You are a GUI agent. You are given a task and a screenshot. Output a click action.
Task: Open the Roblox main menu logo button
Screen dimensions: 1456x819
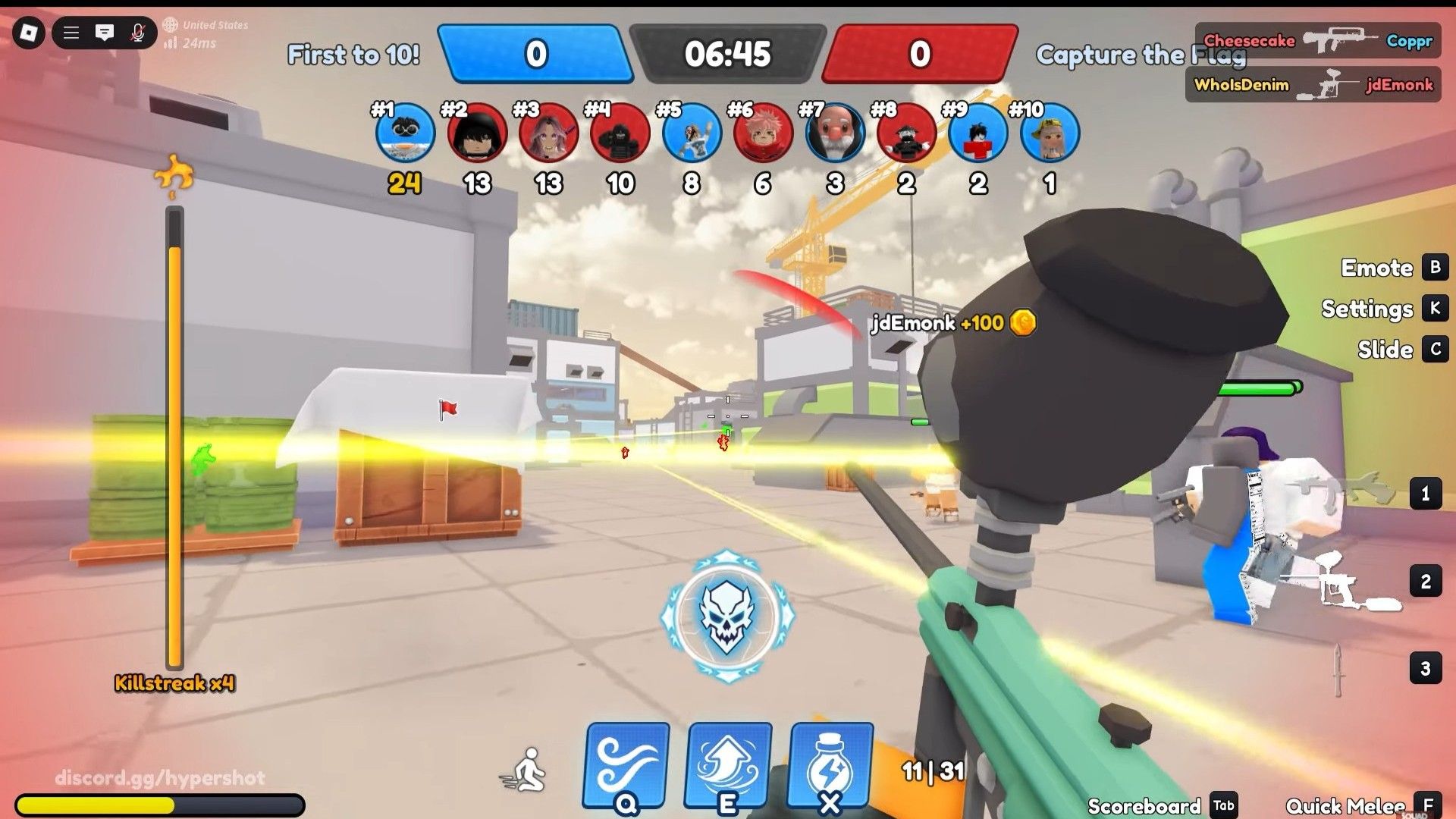pyautogui.click(x=29, y=33)
